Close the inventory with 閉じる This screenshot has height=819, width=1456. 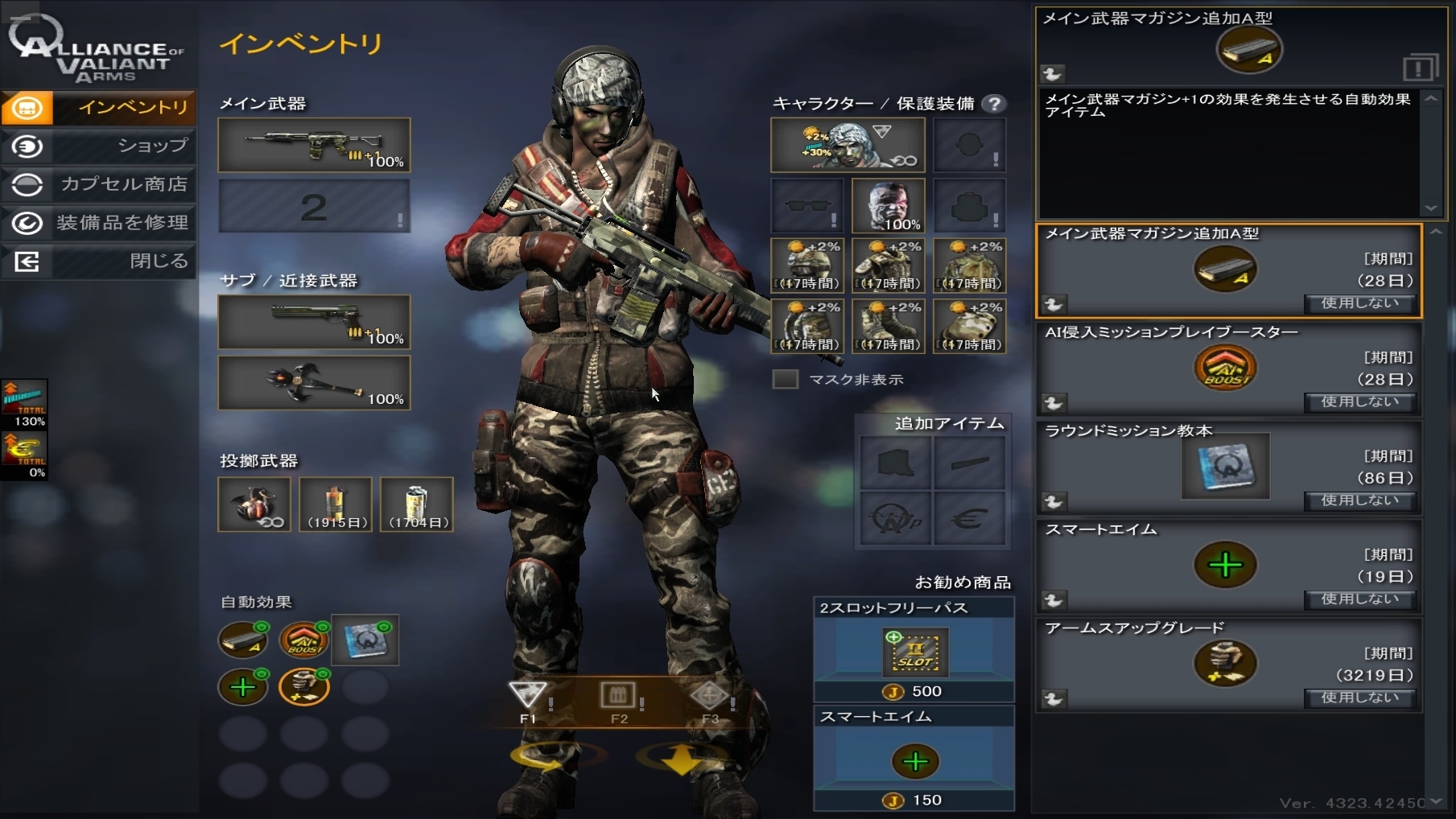click(x=98, y=261)
